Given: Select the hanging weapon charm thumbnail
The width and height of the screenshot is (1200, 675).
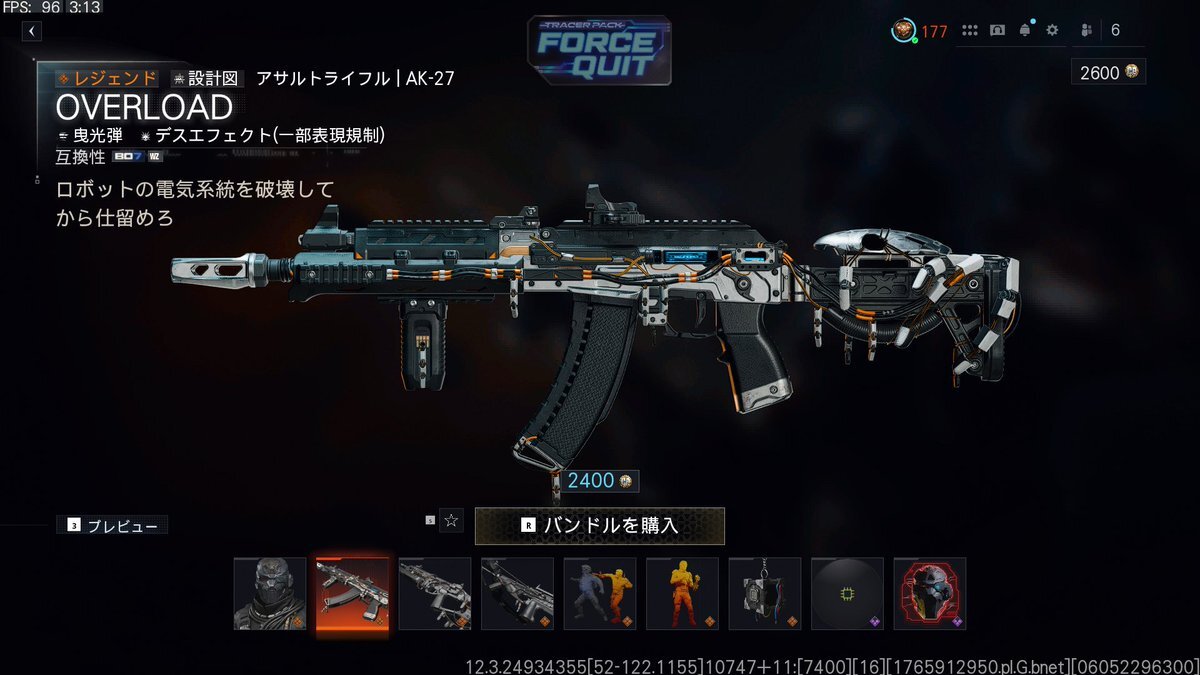Looking at the screenshot, I should pos(765,593).
